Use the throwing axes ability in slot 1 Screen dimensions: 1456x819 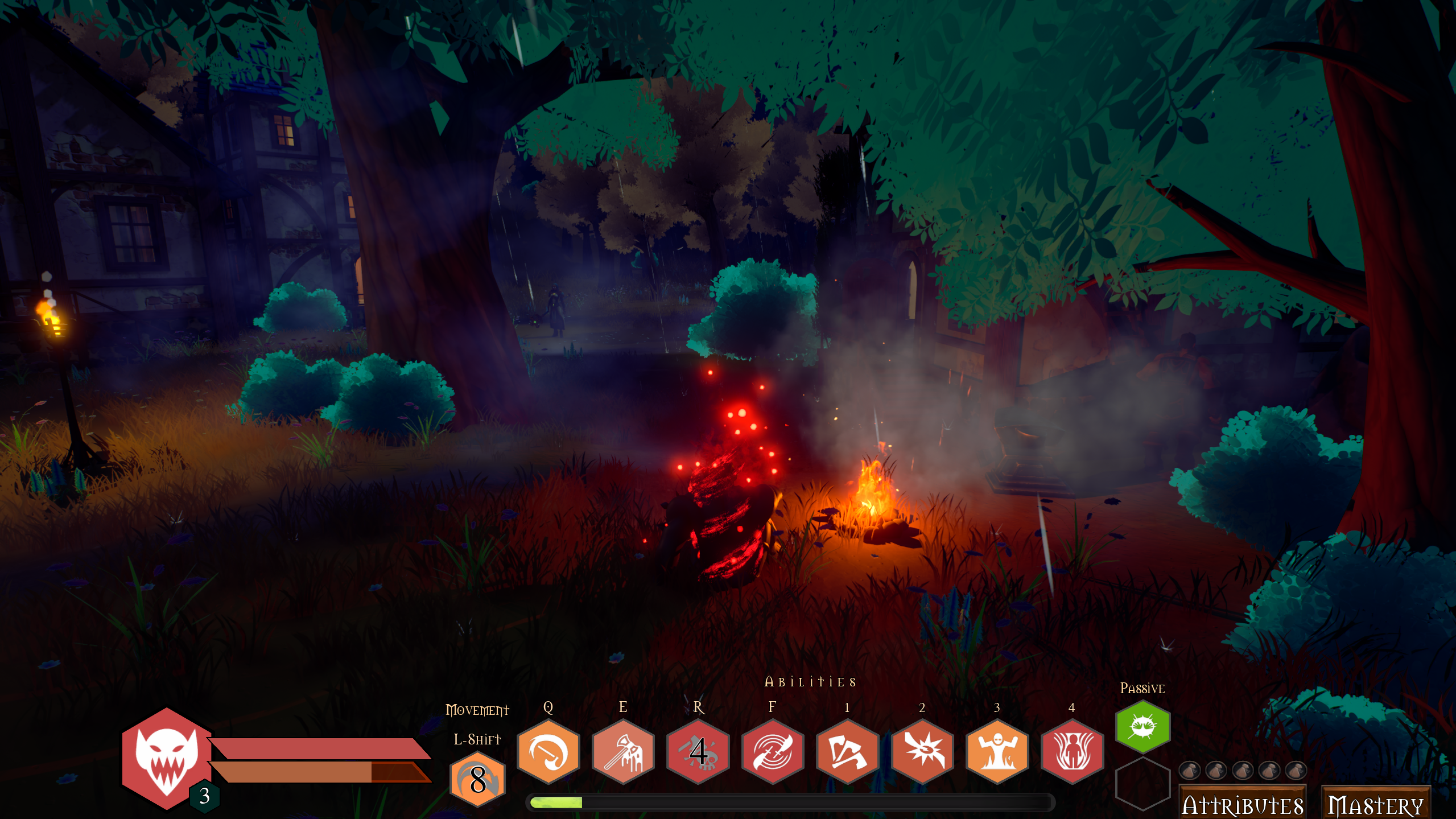847,752
